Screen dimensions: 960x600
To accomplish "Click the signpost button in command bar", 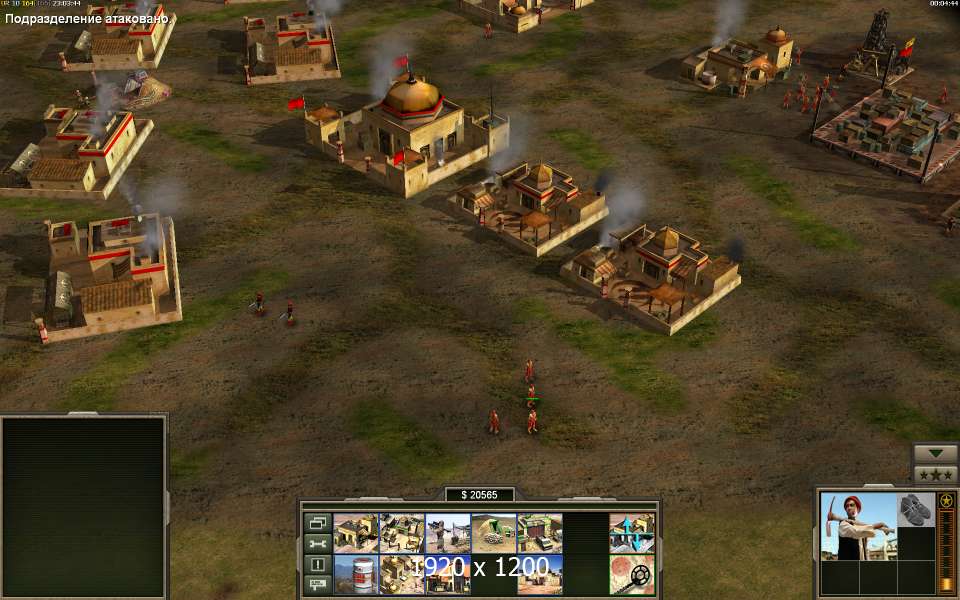I will pos(317,584).
